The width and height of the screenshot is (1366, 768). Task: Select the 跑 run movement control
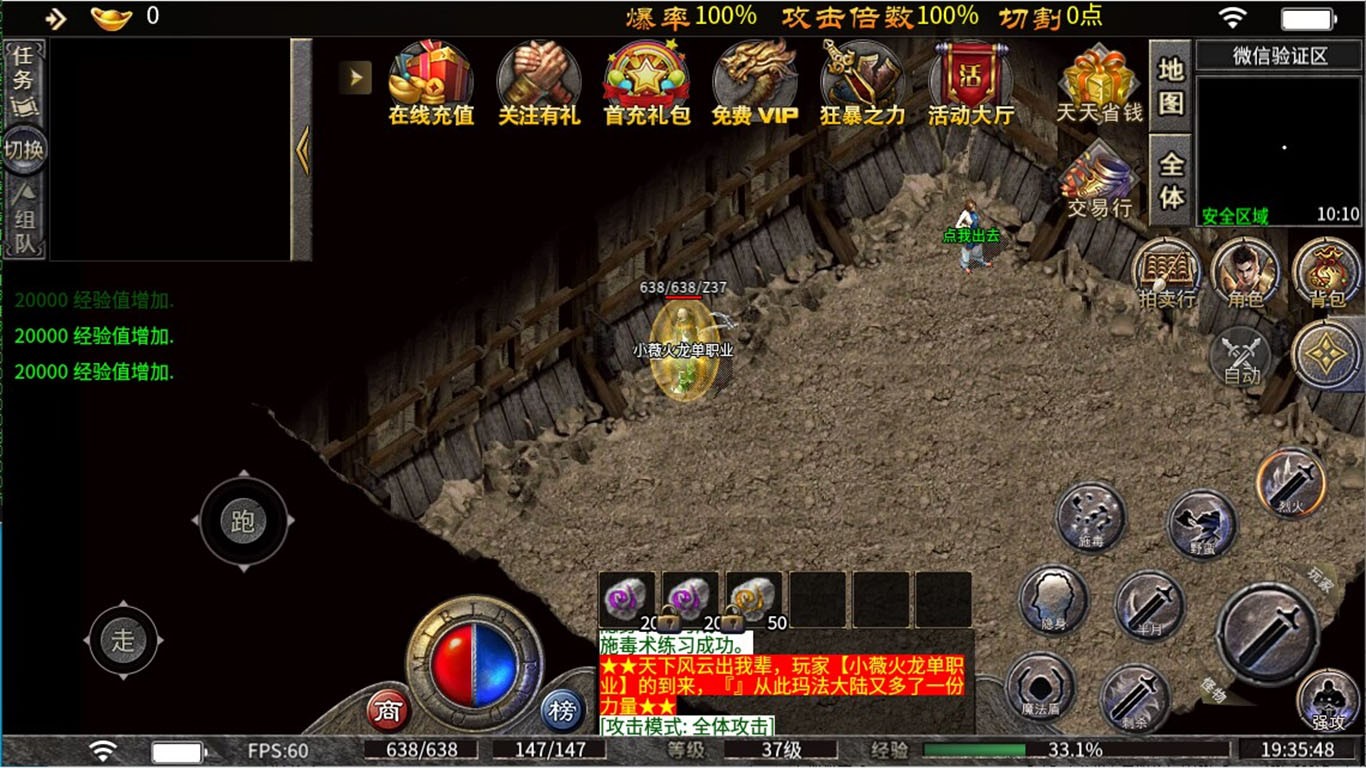pos(243,521)
